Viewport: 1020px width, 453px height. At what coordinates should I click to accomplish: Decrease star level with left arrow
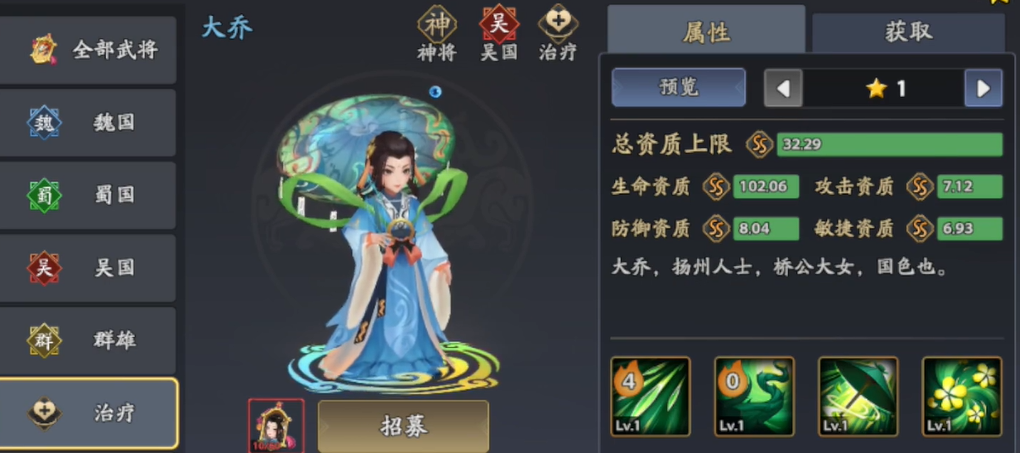click(x=783, y=88)
